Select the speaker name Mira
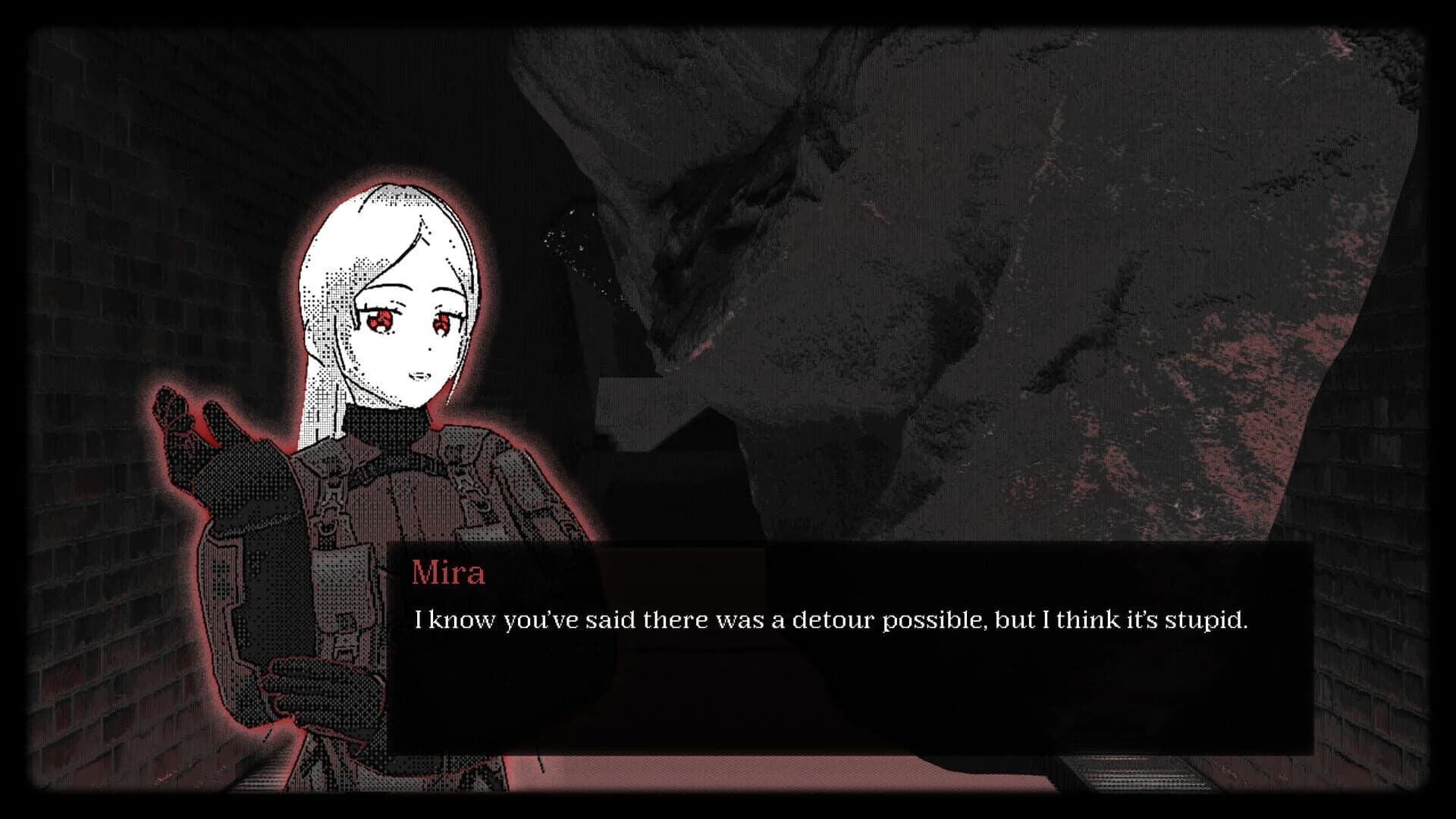This screenshot has width=1456, height=819. pos(447,574)
